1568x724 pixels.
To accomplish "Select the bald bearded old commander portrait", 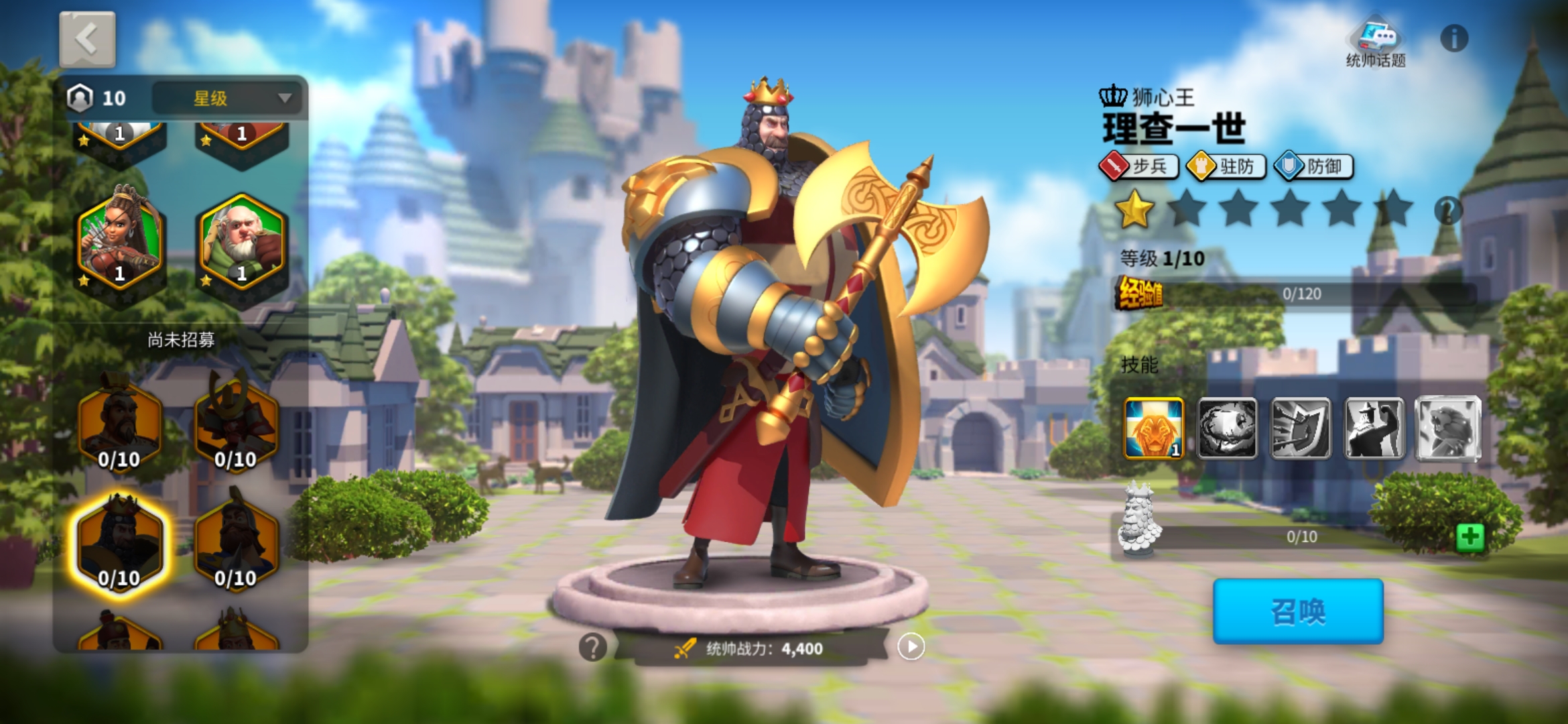I will (241, 241).
